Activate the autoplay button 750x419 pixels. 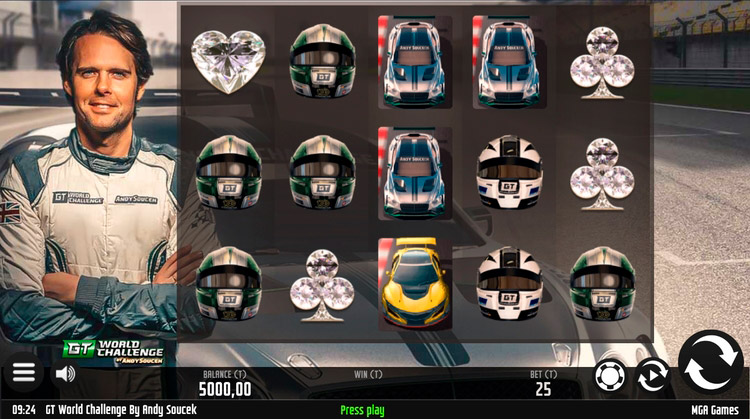[x=652, y=375]
